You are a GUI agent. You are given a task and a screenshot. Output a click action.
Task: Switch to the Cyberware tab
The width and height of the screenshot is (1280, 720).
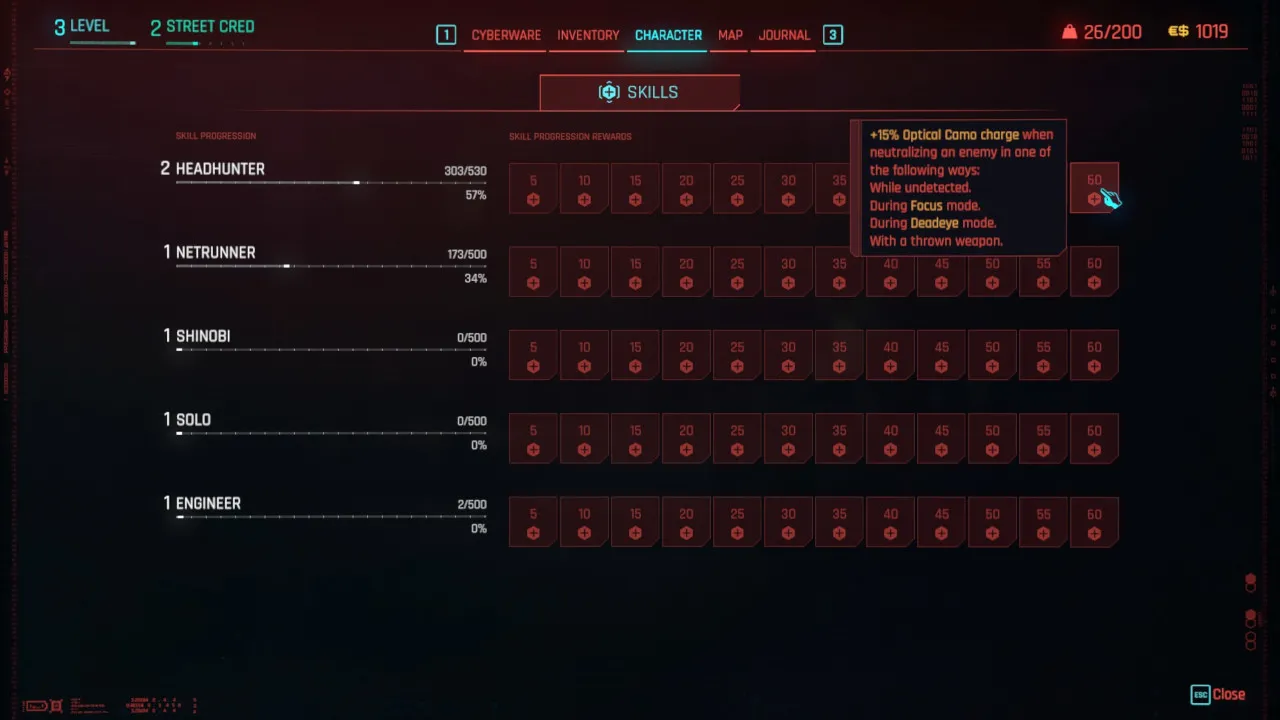pos(505,35)
